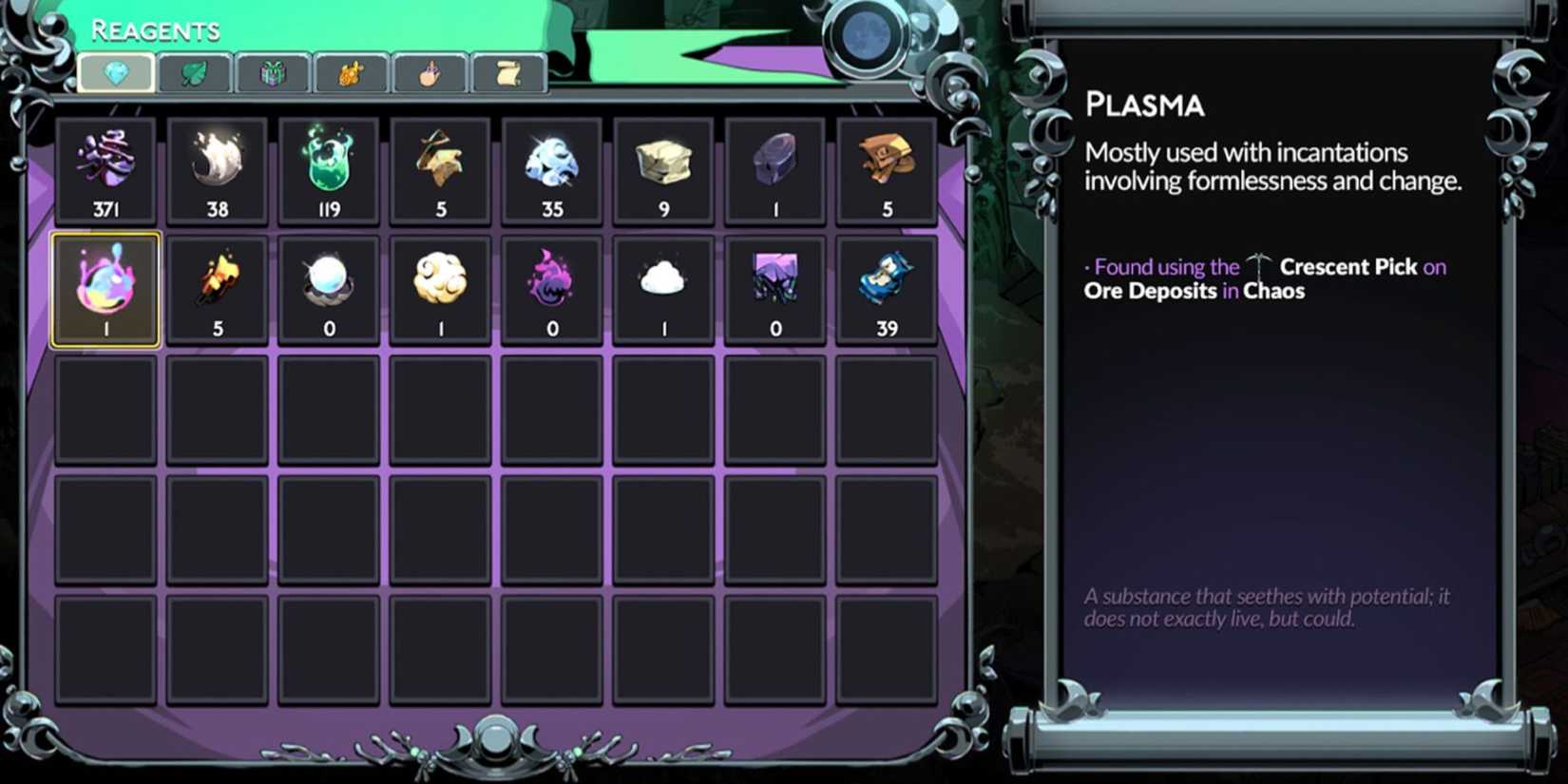The width and height of the screenshot is (1568, 784).
Task: Click the blue fish reagent showing 39
Action: pos(888,287)
